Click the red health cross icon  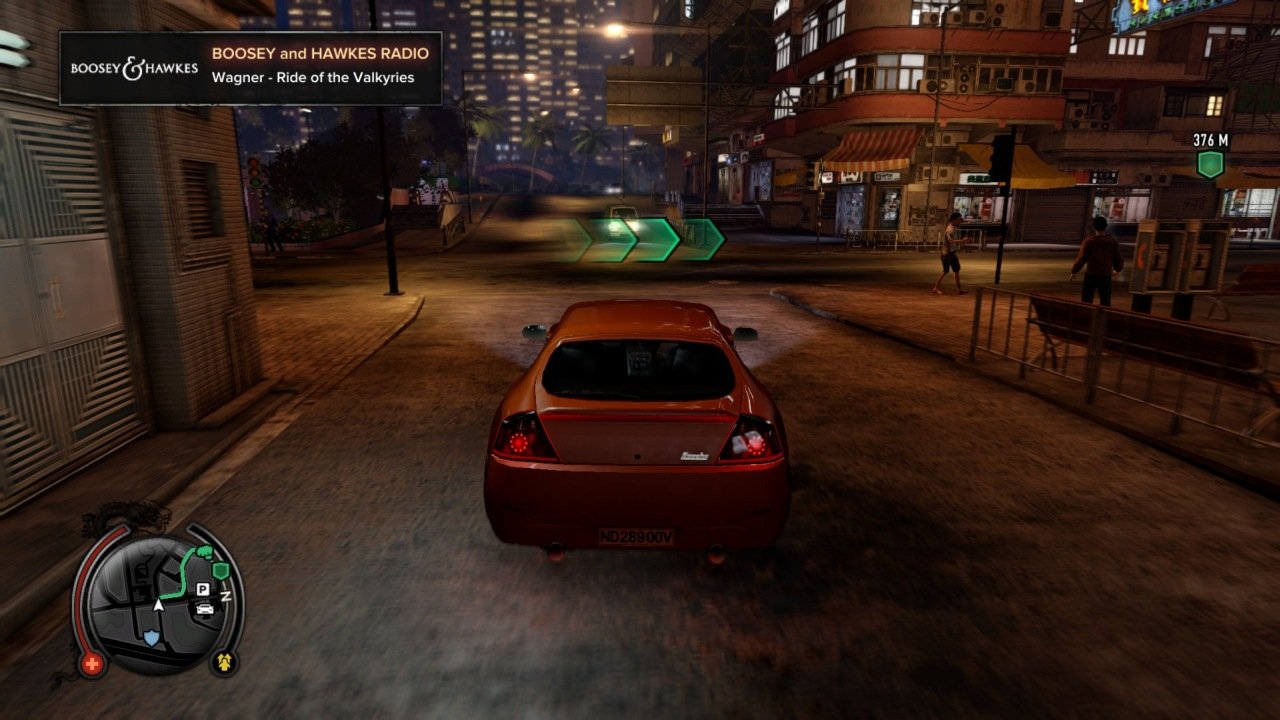coord(92,663)
